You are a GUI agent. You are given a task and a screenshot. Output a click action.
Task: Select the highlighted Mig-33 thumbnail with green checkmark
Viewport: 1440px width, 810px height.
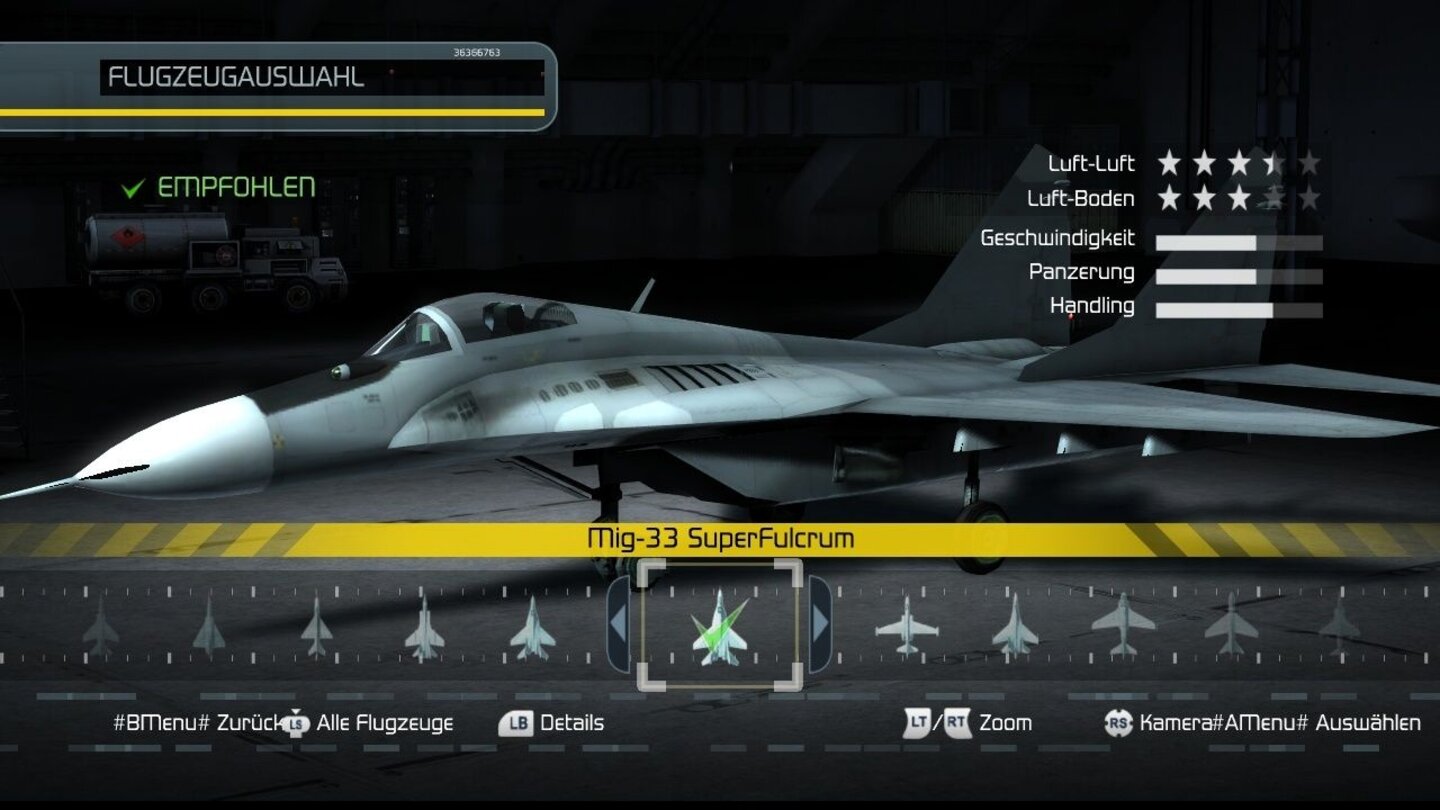720,628
